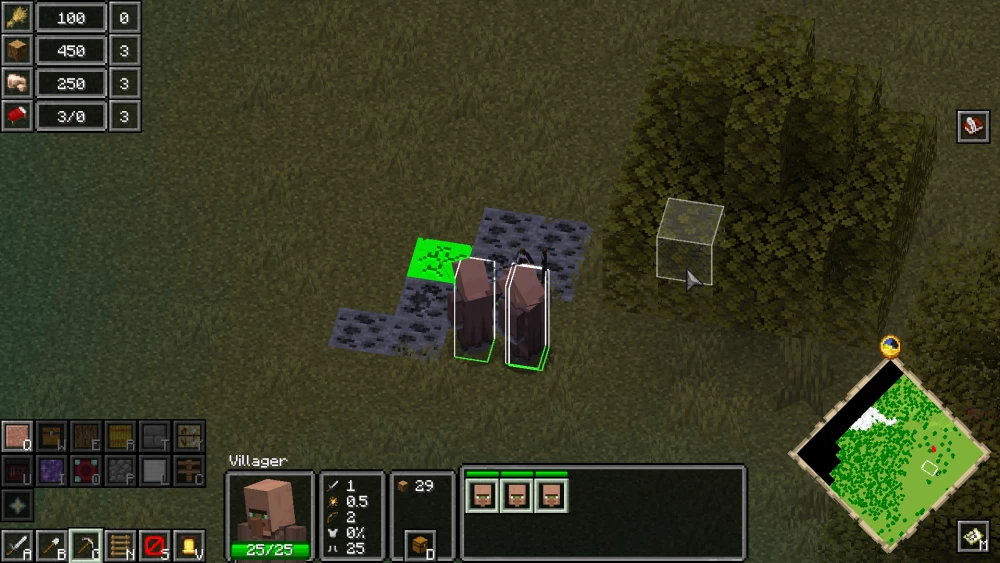The height and width of the screenshot is (563, 1000).
Task: Choose the shovel command
Action: pos(52,546)
